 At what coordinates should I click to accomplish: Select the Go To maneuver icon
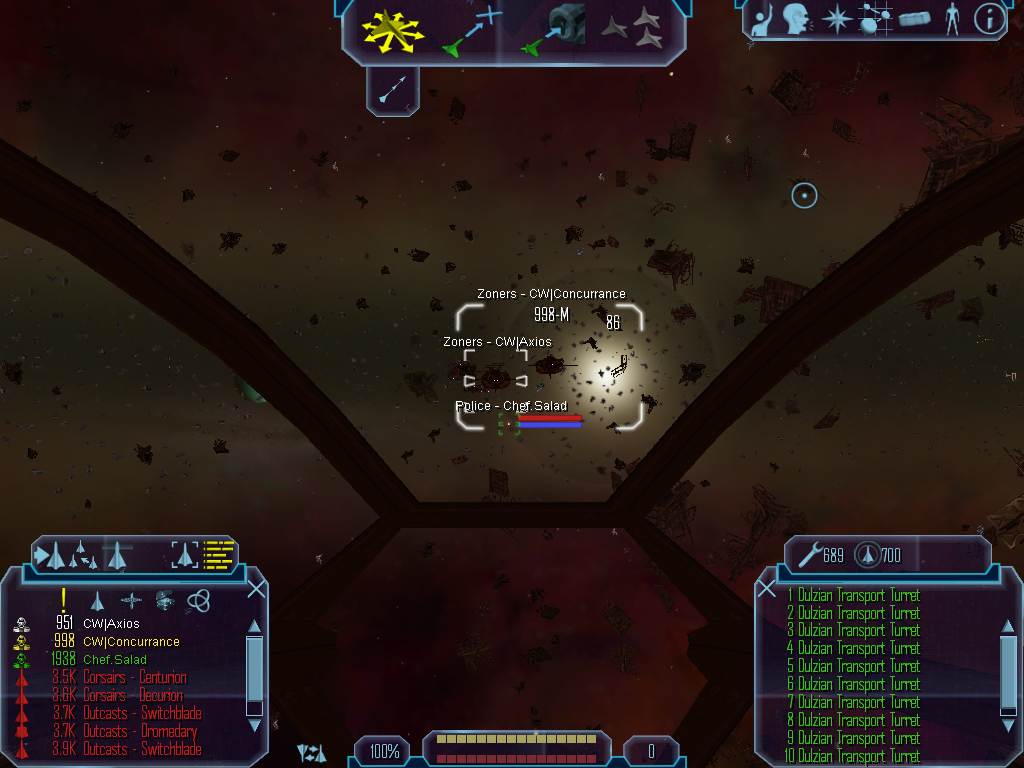point(471,30)
